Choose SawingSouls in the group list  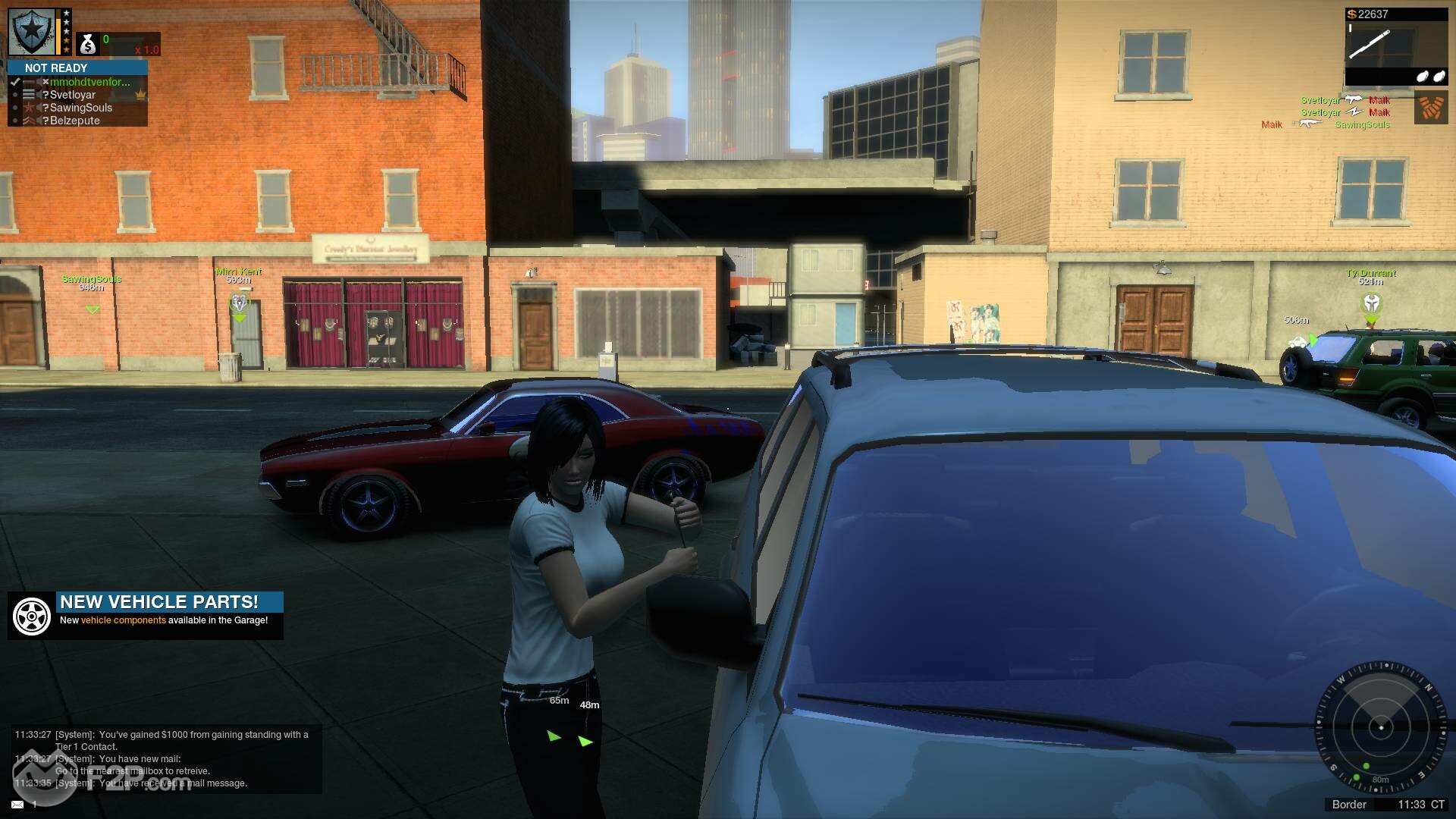80,108
